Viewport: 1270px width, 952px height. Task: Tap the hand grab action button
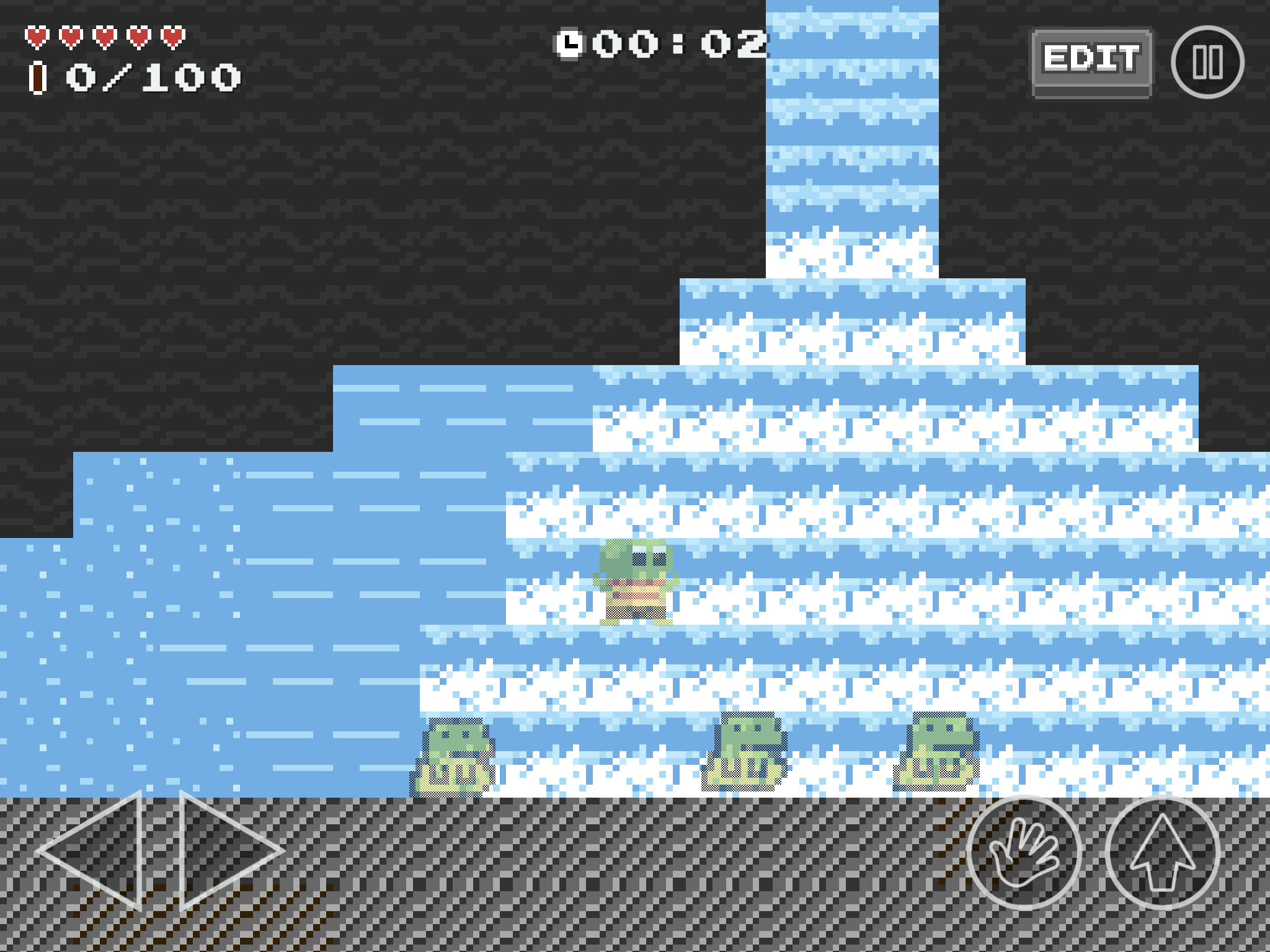[x=1024, y=853]
